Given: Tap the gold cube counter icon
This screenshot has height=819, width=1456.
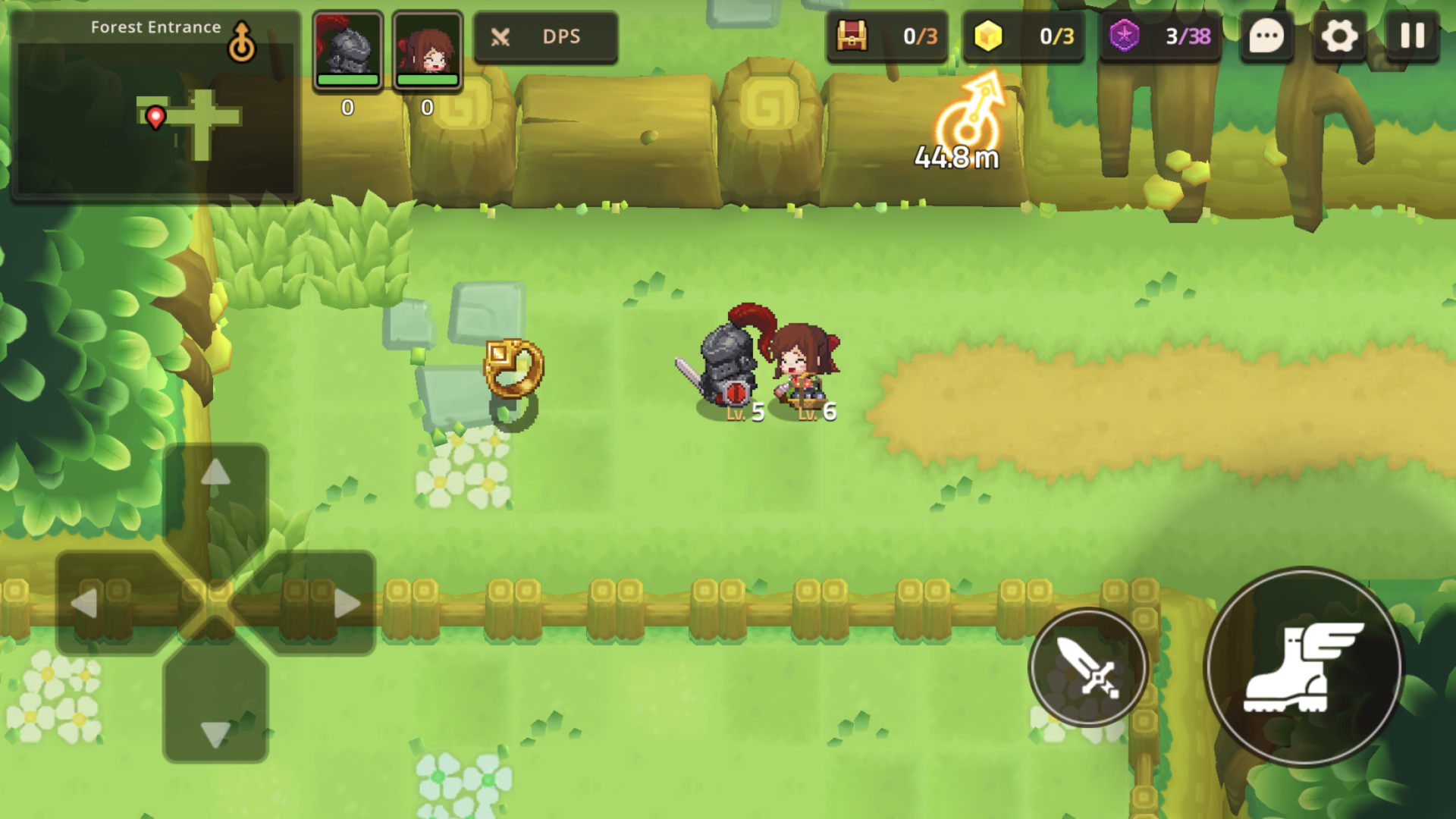Looking at the screenshot, I should point(988,36).
